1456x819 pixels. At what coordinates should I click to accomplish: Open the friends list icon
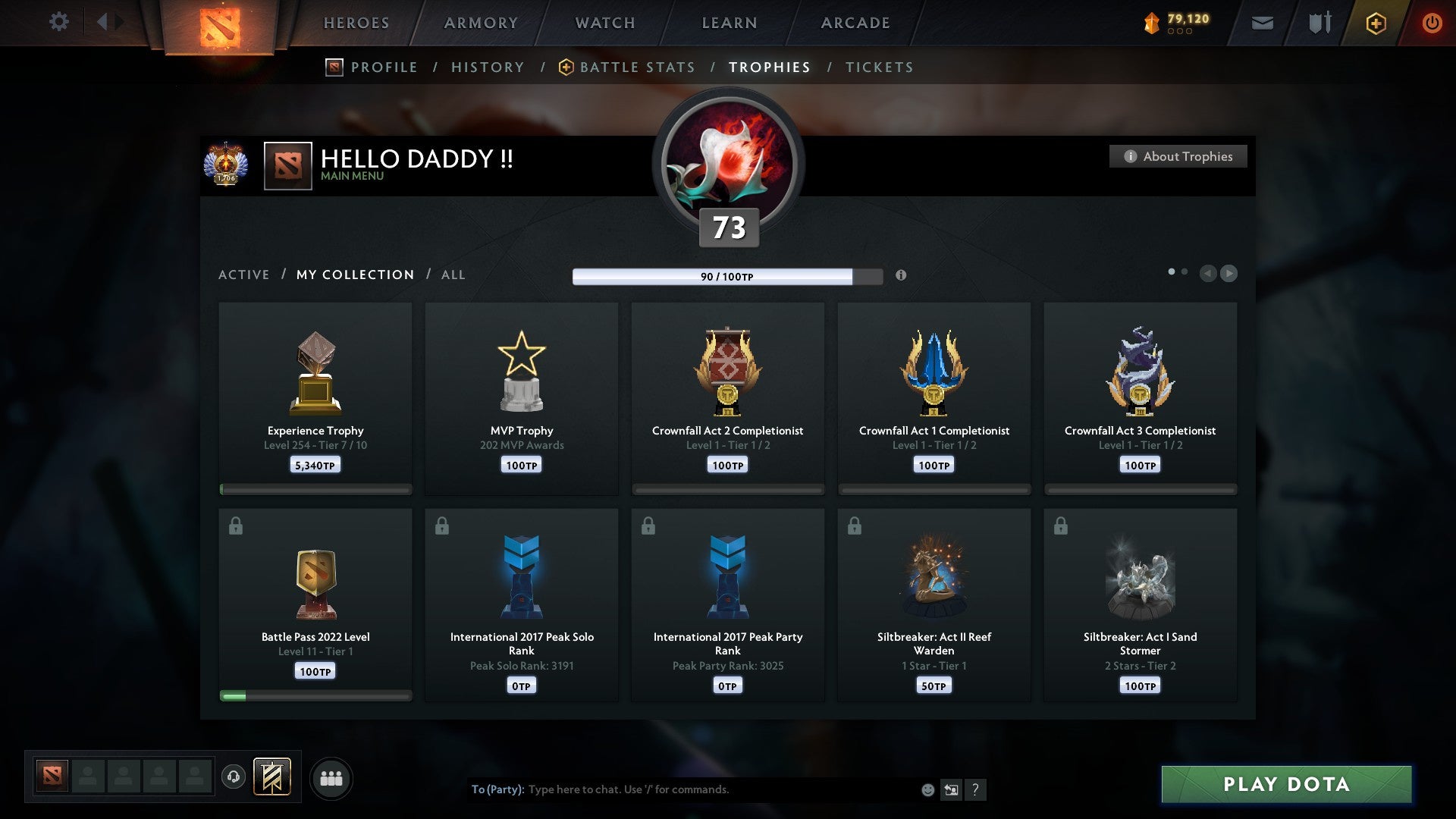(x=331, y=777)
